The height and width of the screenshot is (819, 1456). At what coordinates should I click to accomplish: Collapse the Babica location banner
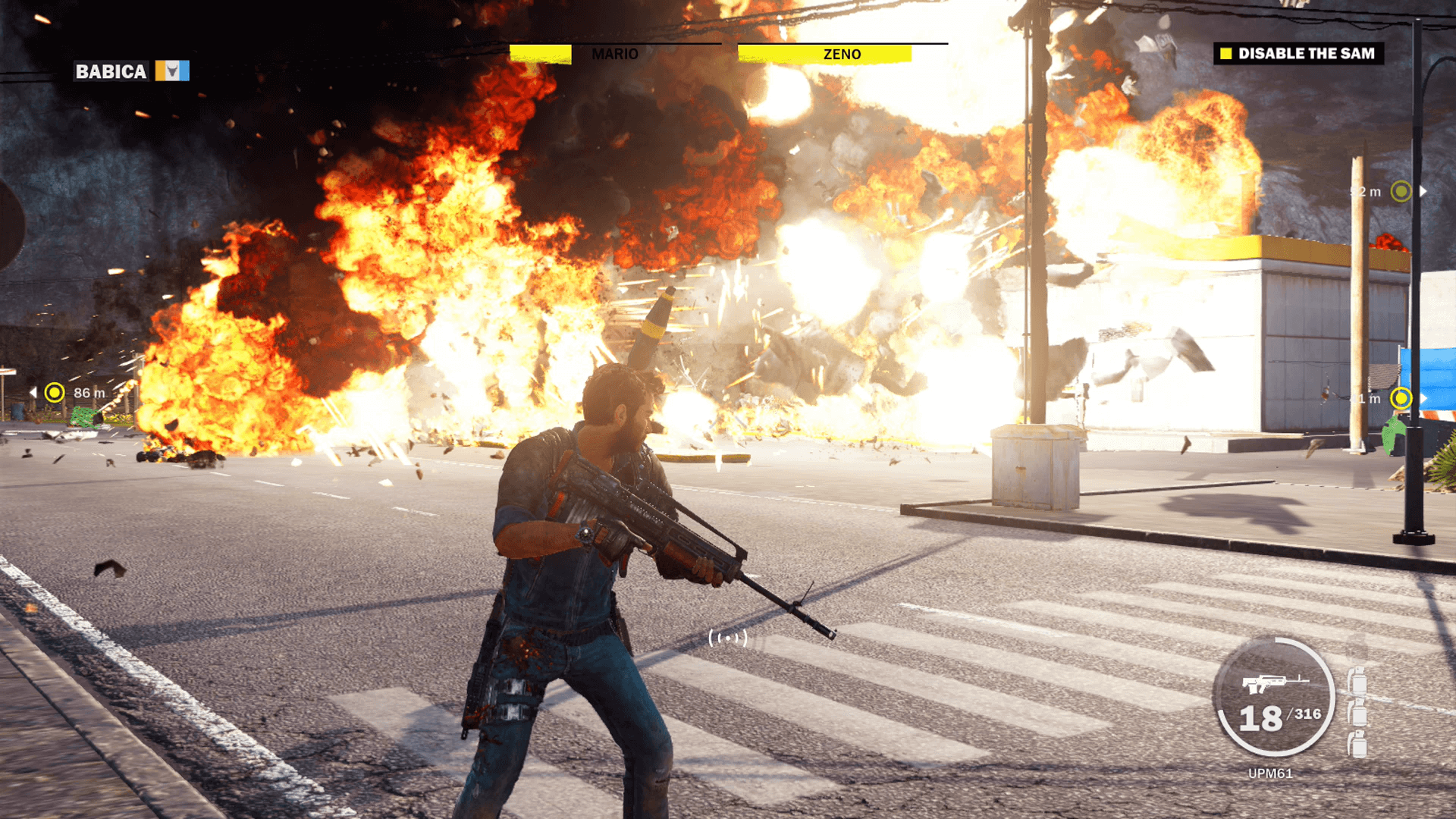[111, 73]
